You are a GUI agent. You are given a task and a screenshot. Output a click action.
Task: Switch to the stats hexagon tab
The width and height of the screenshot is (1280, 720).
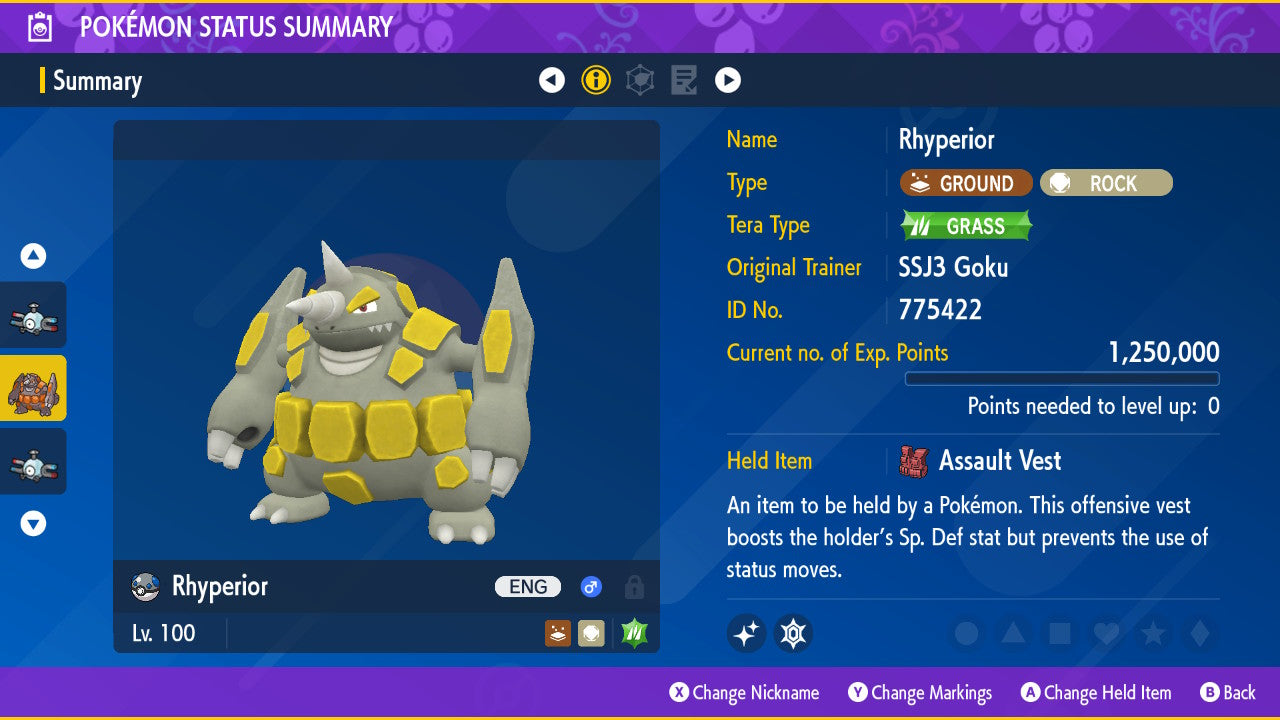pyautogui.click(x=640, y=80)
